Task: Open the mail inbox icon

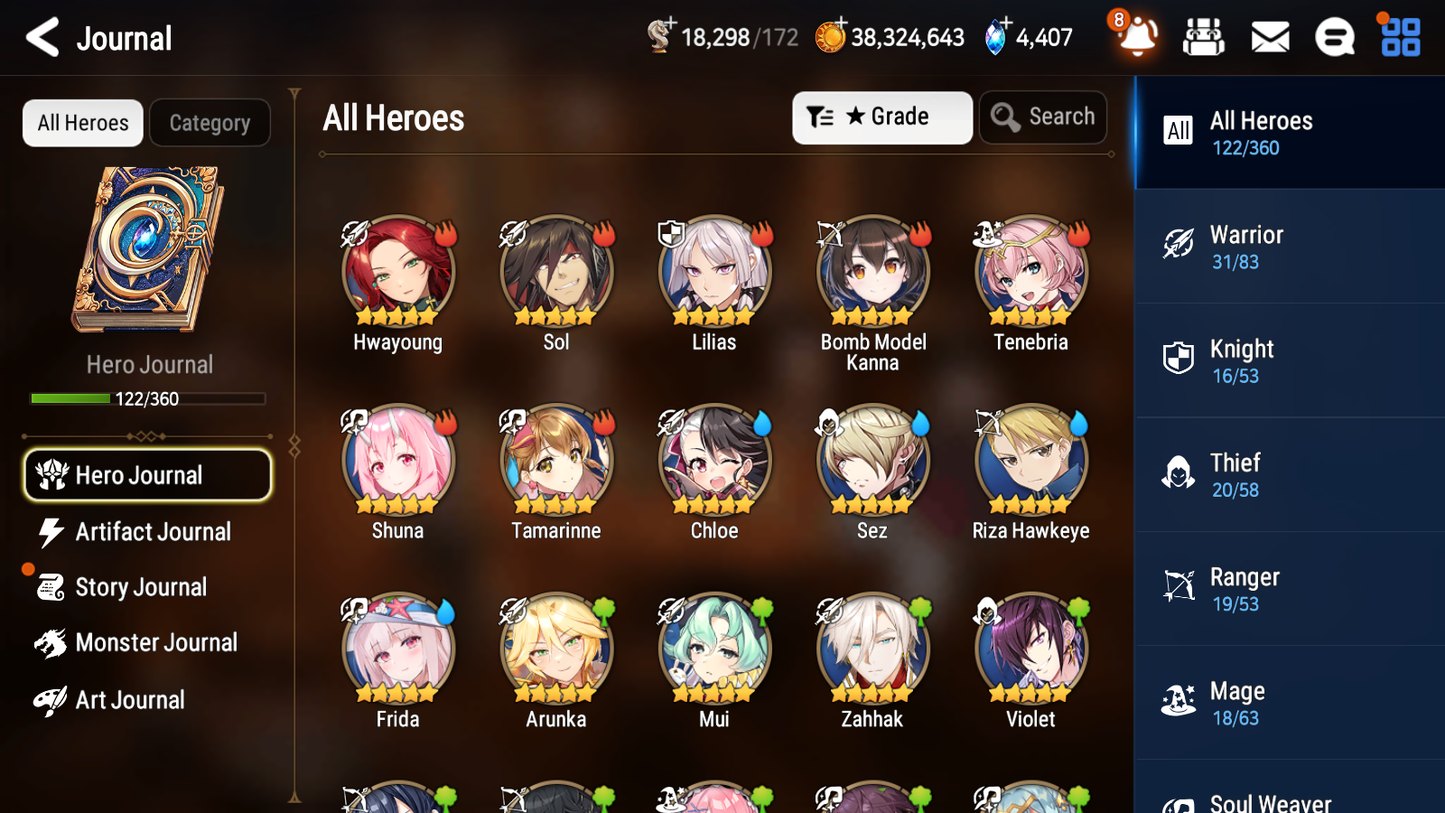Action: click(x=1269, y=36)
